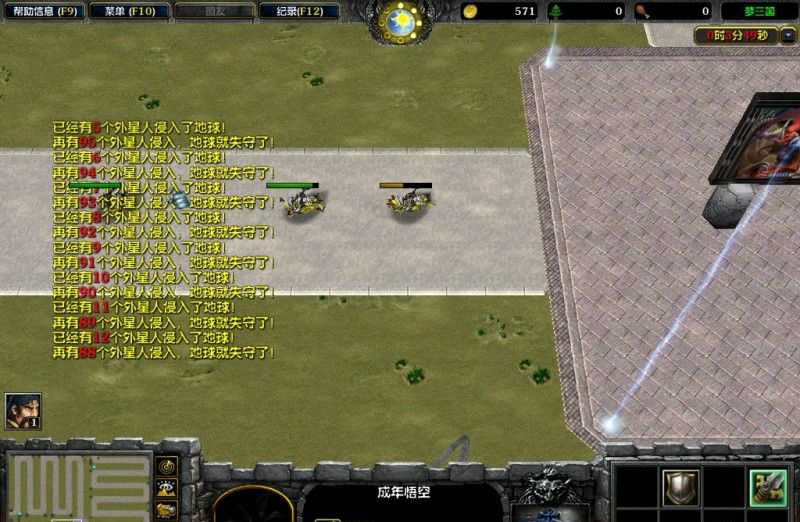Collapse the countdown timer window arrow

787,35
